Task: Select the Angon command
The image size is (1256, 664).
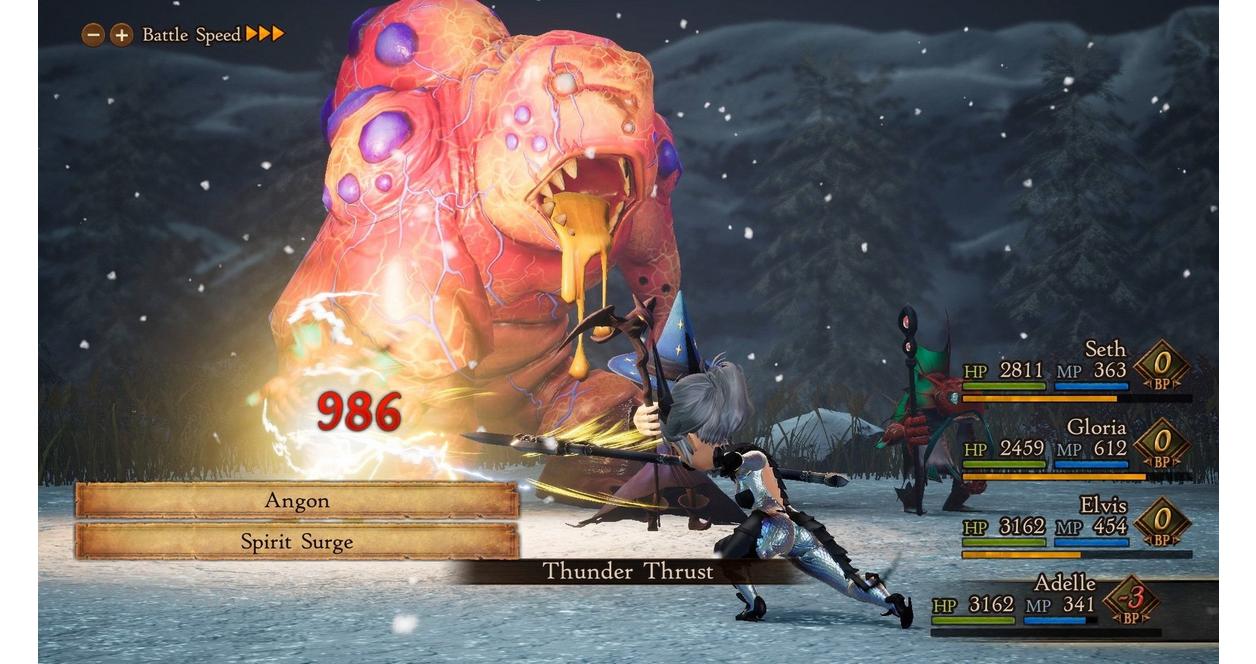Action: tap(297, 500)
